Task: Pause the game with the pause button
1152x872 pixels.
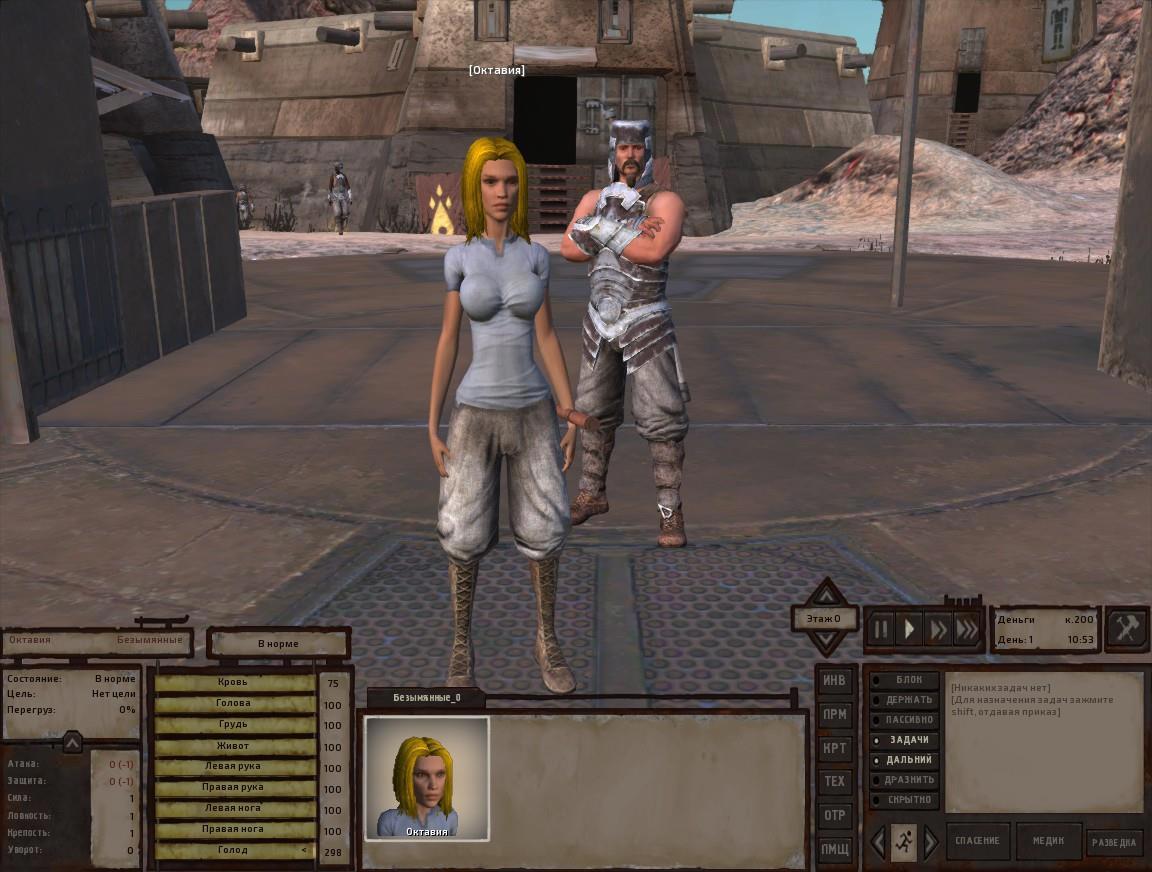Action: pos(881,629)
